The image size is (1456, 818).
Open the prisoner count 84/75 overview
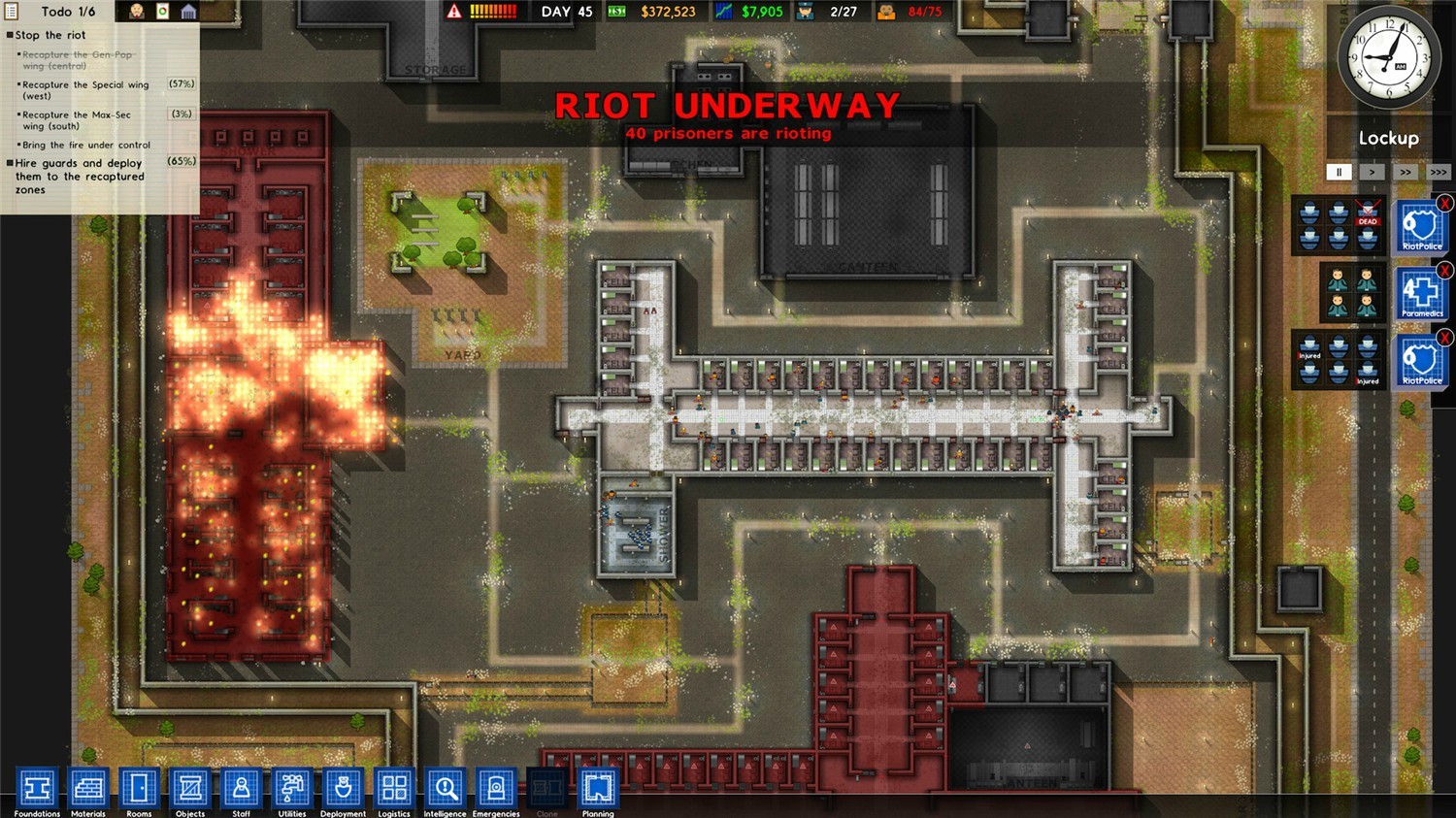click(x=915, y=12)
